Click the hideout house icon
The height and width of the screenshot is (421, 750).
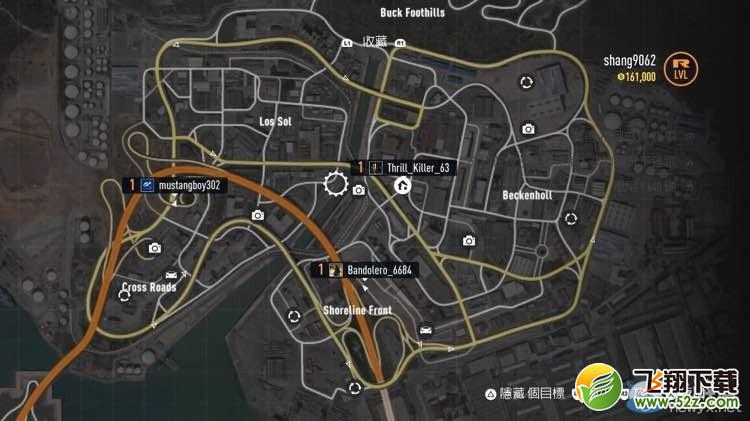click(x=403, y=185)
